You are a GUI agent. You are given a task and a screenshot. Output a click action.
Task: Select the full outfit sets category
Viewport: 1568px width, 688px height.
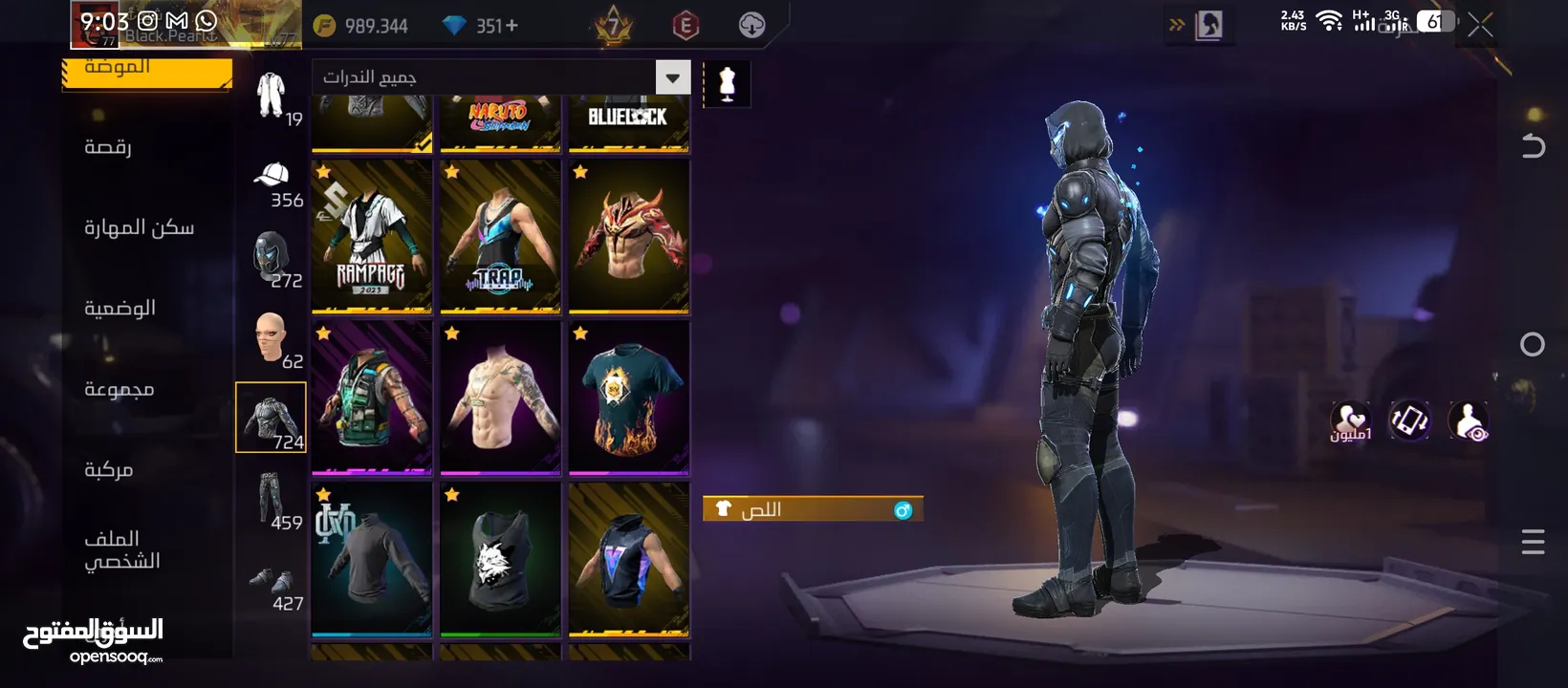pyautogui.click(x=272, y=96)
